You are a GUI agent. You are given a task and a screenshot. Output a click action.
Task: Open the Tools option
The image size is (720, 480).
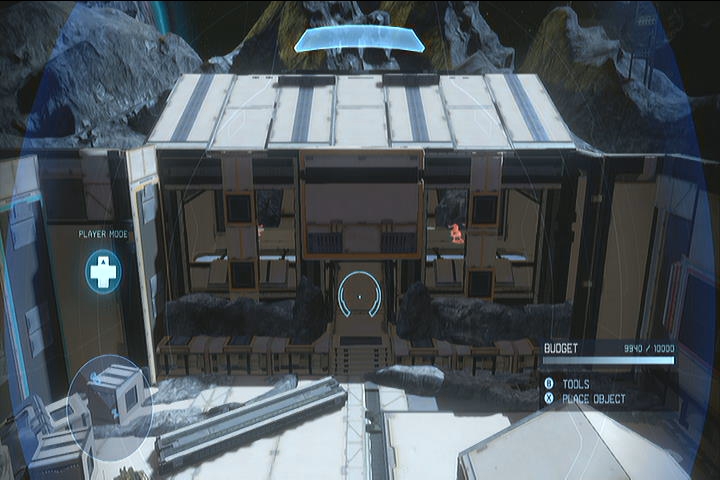coord(575,383)
